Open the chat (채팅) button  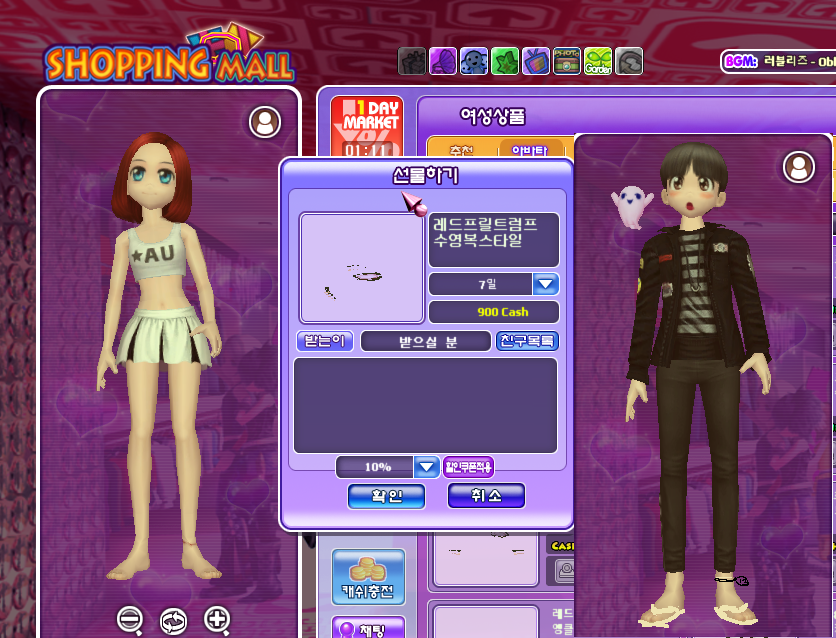368,628
